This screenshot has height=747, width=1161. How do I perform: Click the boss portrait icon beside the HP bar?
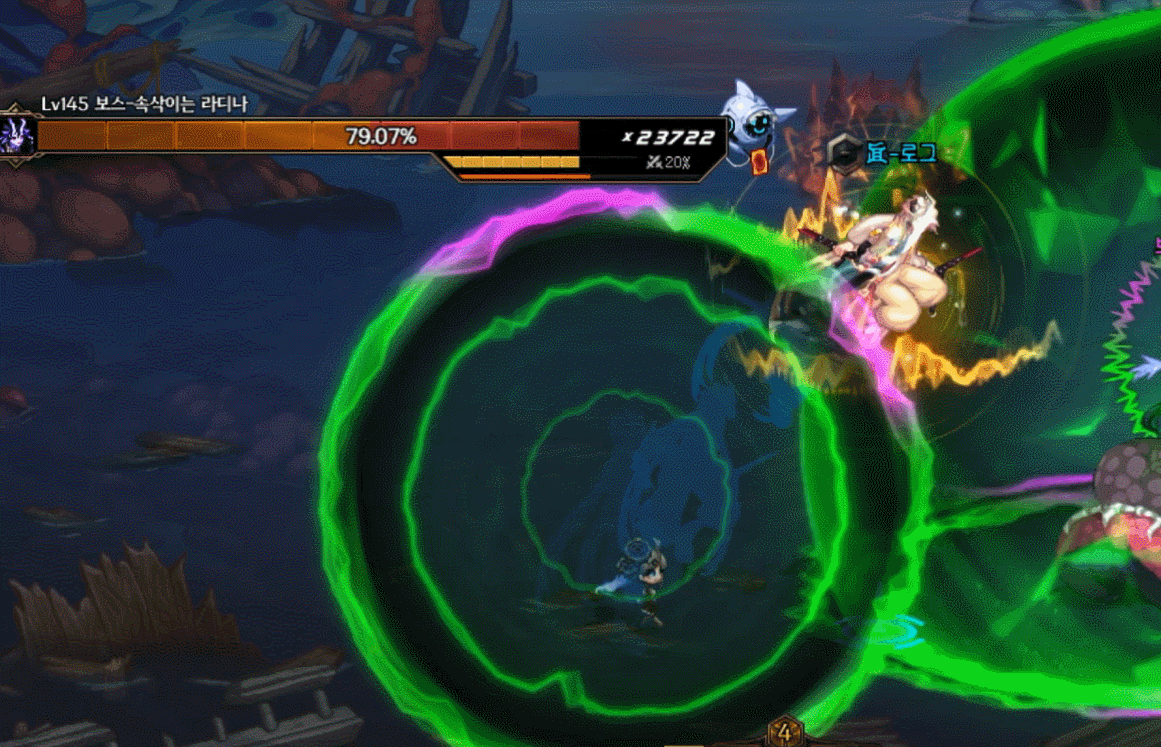tap(17, 134)
